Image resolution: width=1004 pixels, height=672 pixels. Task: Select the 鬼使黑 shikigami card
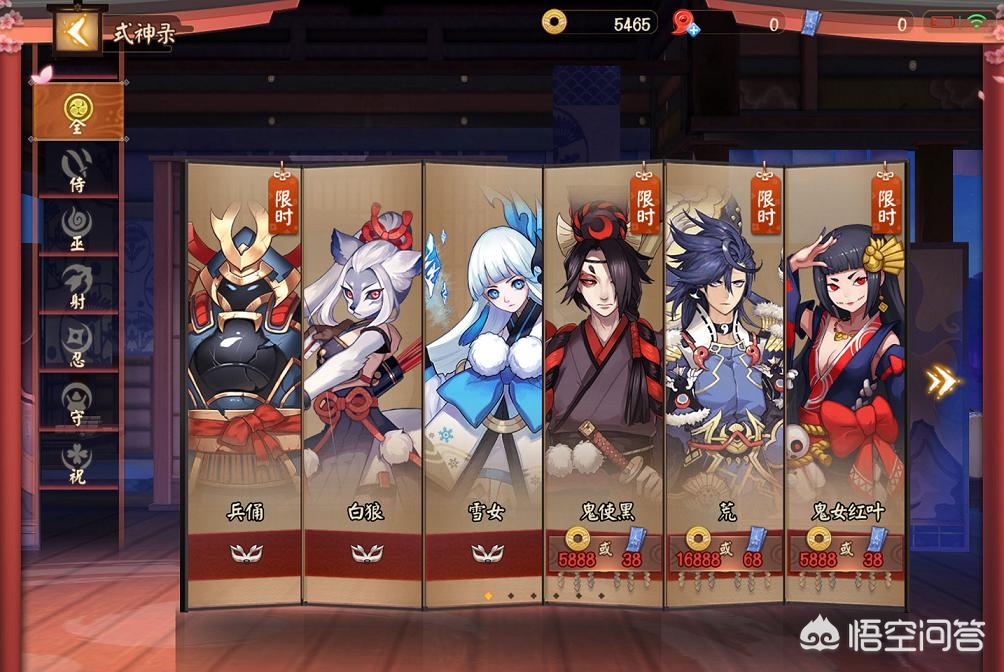coord(604,380)
